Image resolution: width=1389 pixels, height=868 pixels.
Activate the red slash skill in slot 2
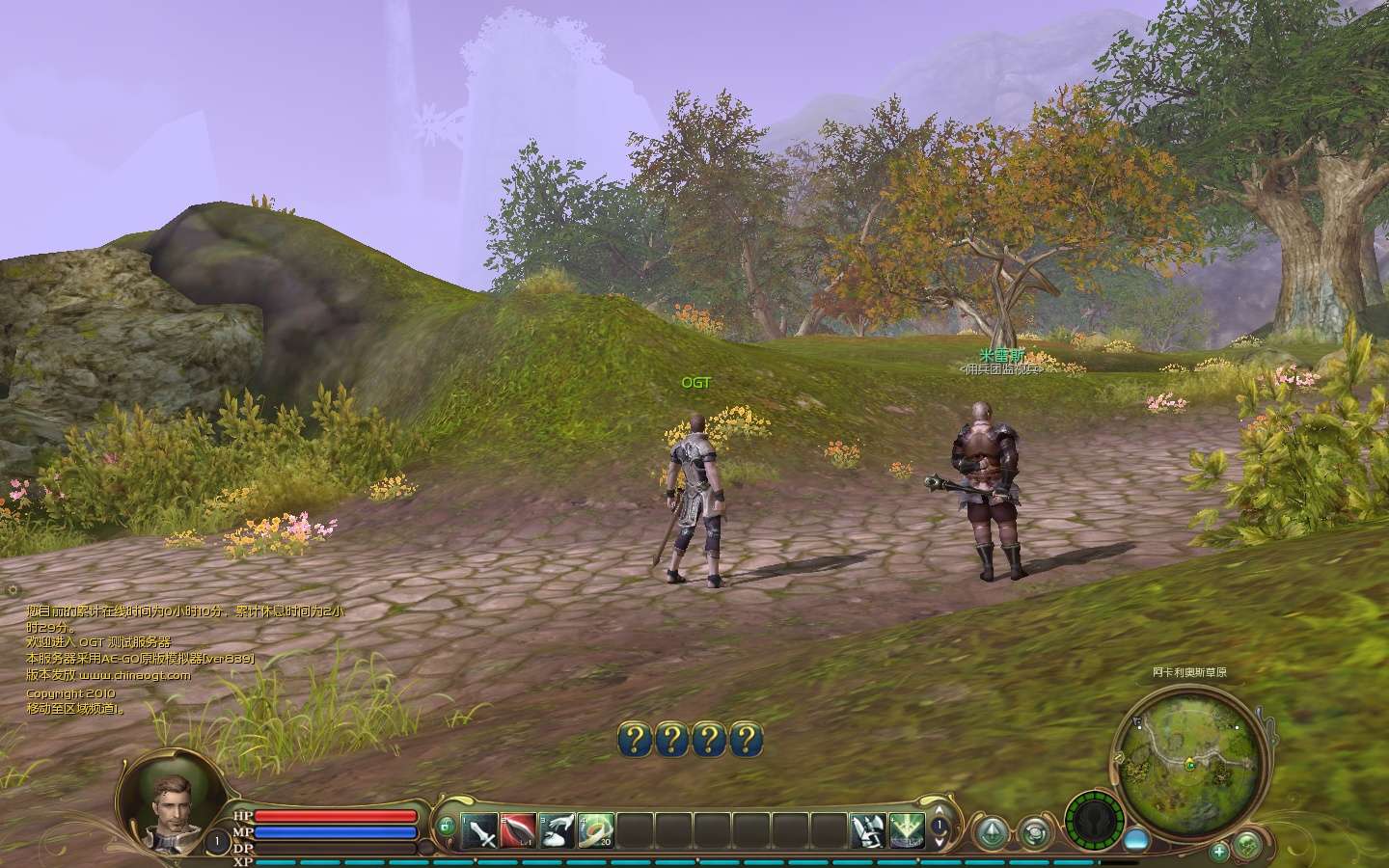(519, 829)
